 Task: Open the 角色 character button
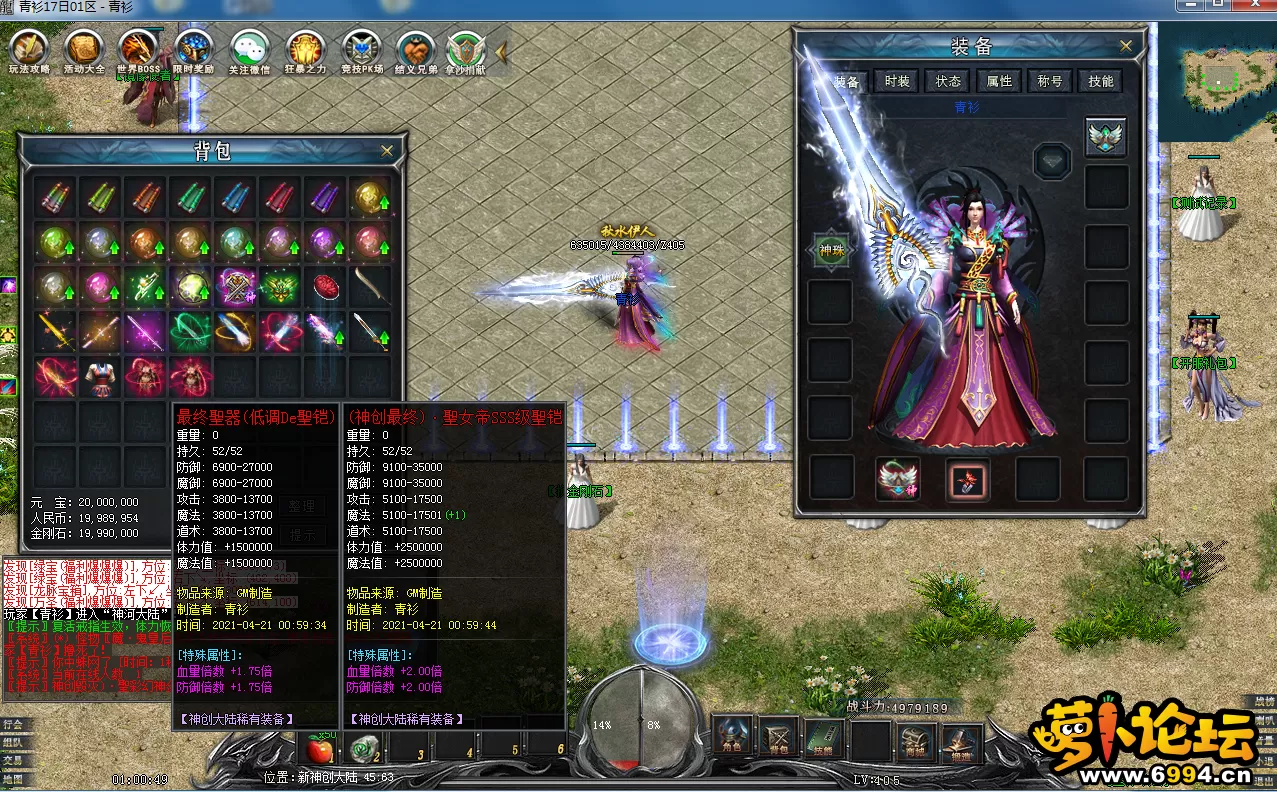[x=731, y=737]
